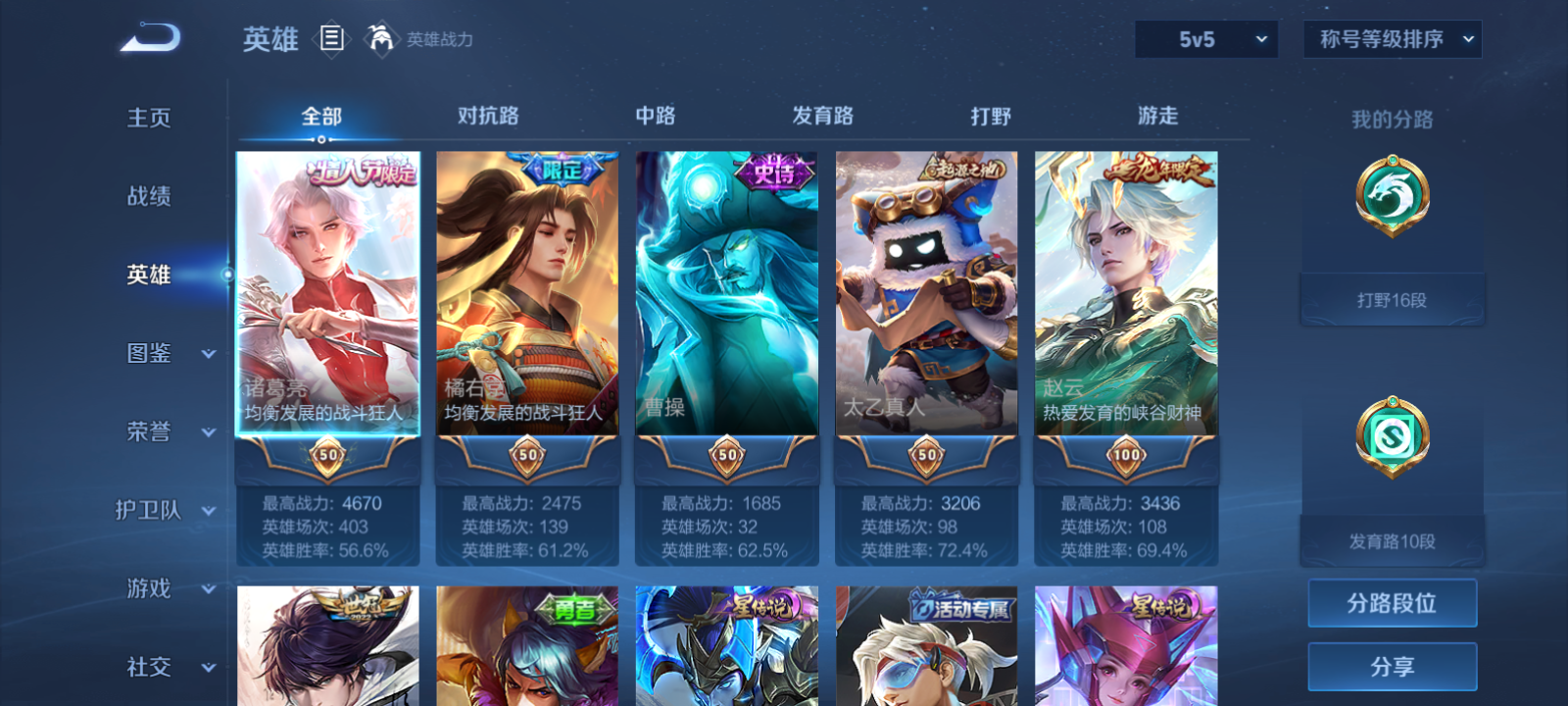This screenshot has height=706, width=1568.
Task: Click the back arrow at top left
Action: [x=149, y=37]
